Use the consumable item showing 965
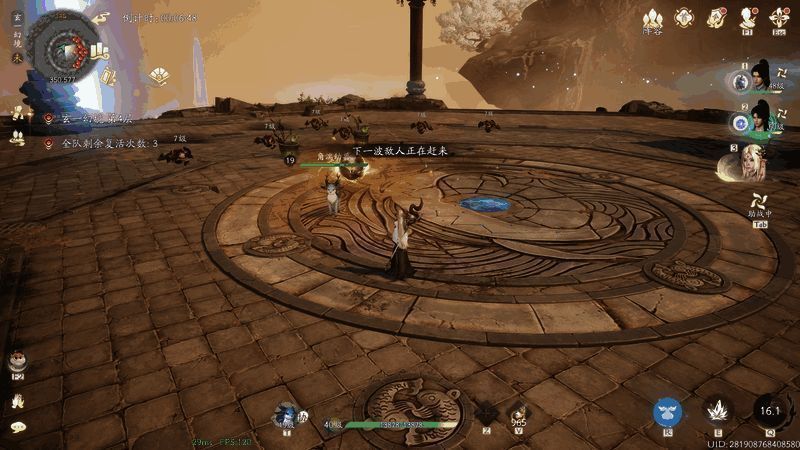The image size is (800, 450). coord(518,411)
